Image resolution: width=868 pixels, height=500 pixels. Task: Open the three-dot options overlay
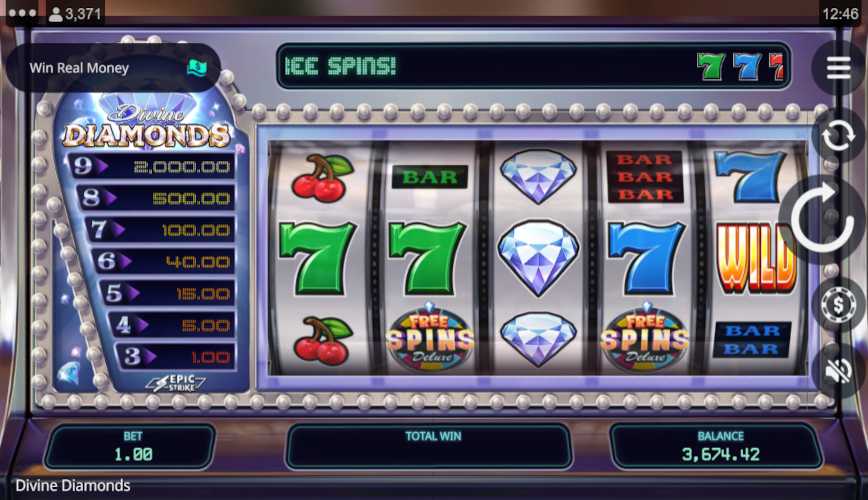coord(21,14)
